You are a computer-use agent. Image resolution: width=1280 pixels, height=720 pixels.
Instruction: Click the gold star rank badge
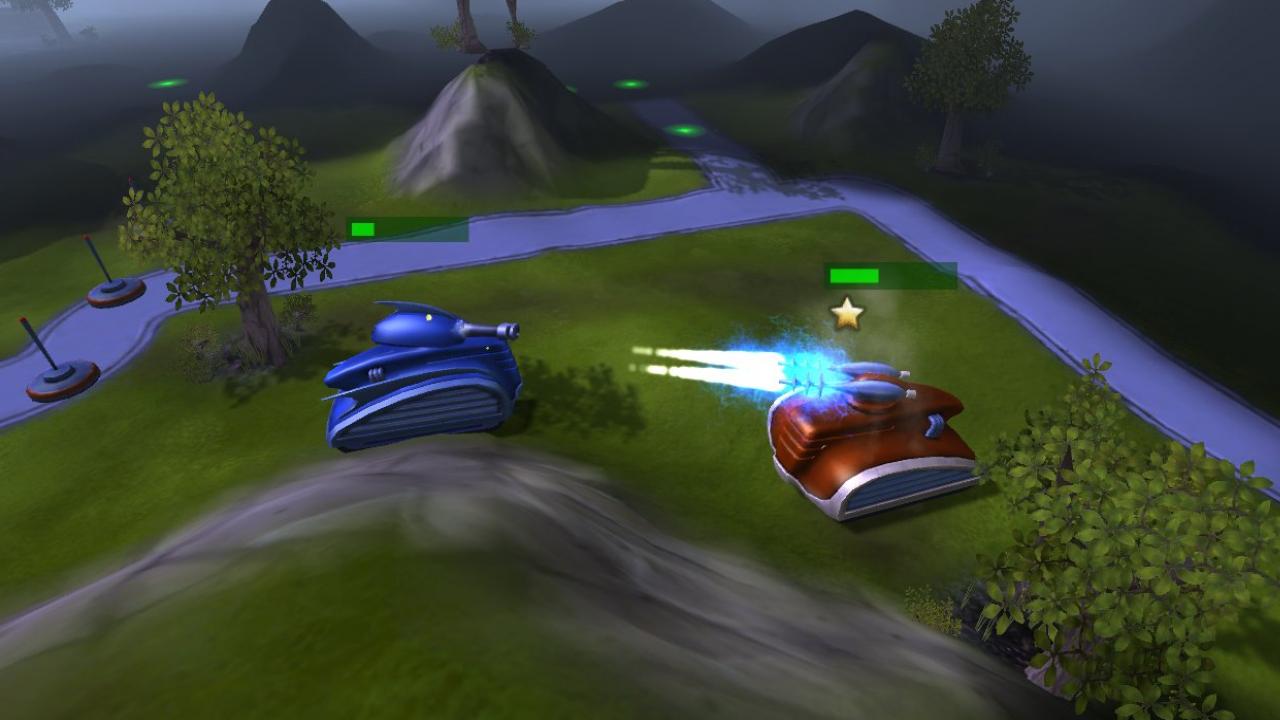[845, 313]
